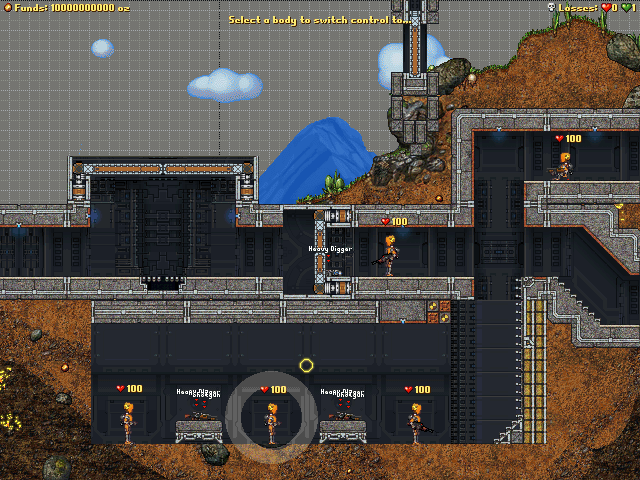
Task: Switch control to robot beside Heavy Digger corridor label
Action: tap(390, 254)
